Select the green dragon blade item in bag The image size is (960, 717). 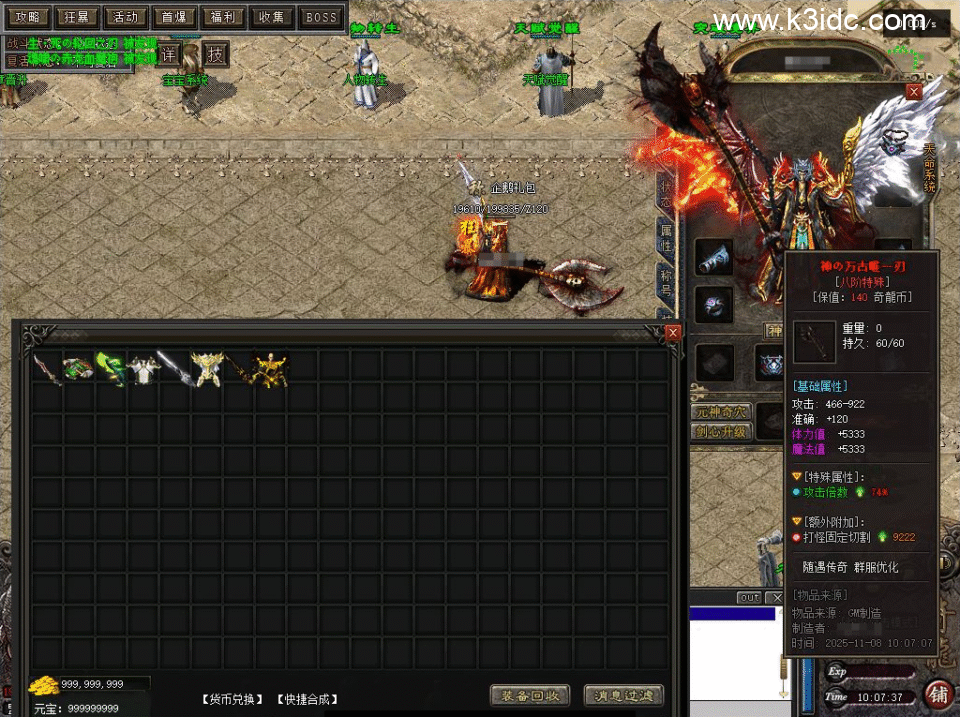pyautogui.click(x=110, y=368)
